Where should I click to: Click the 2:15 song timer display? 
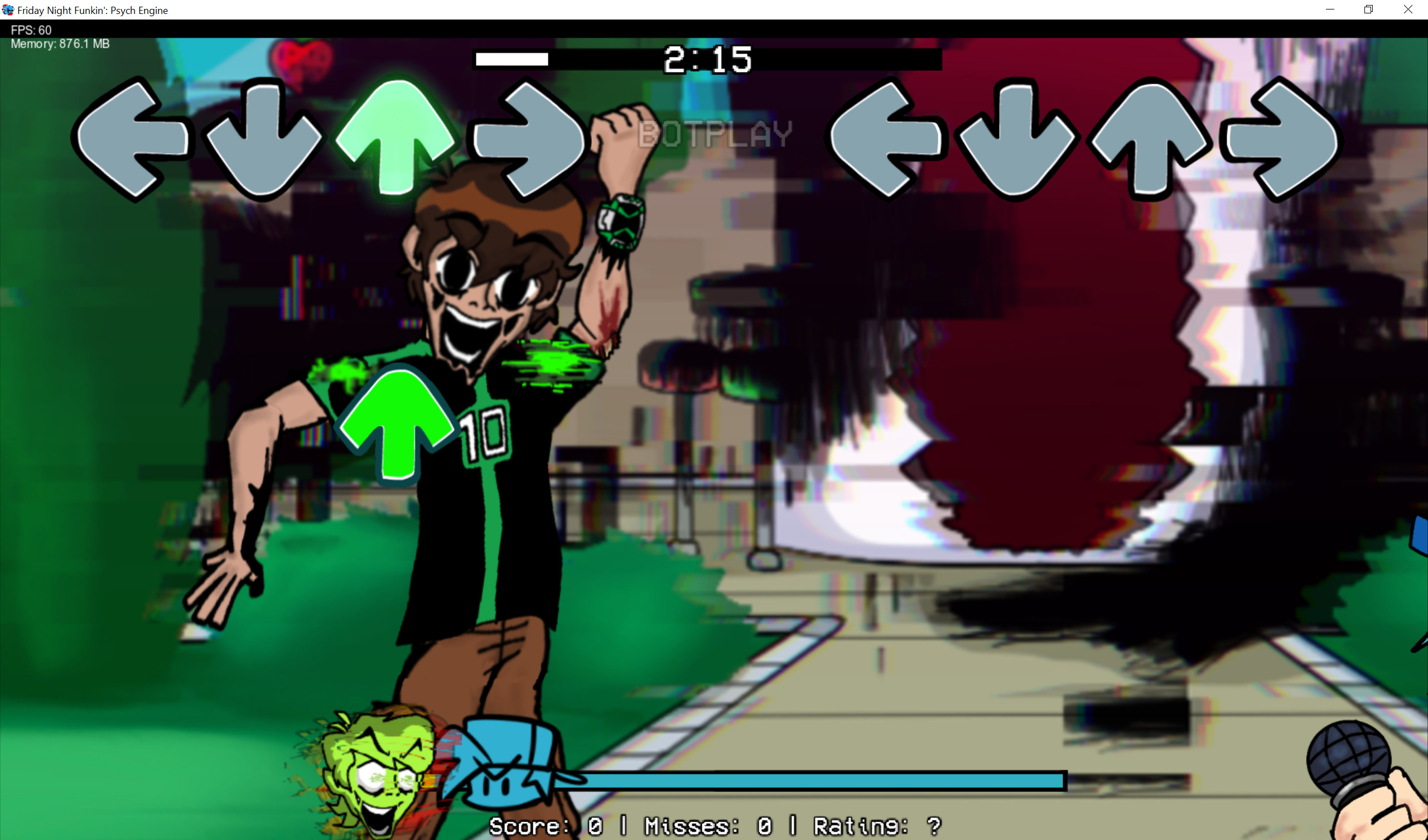tap(708, 60)
